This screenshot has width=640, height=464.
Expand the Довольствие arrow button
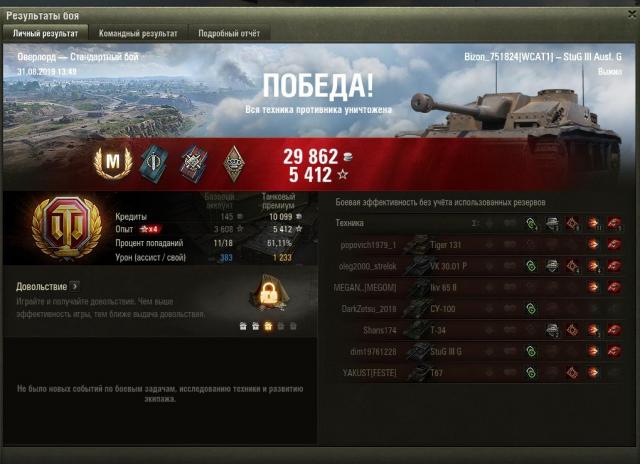75,286
